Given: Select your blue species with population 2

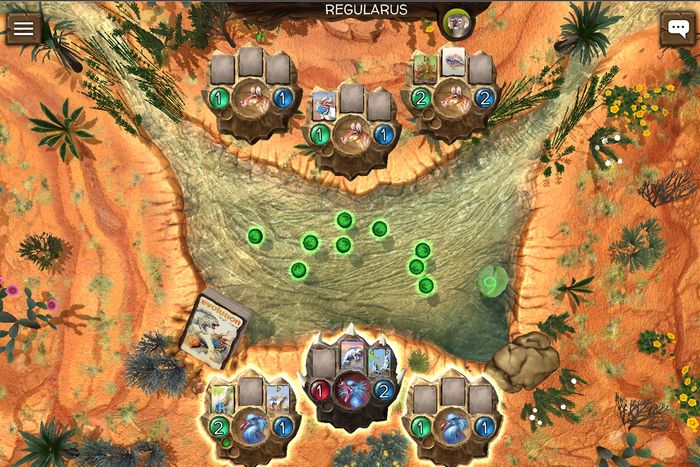Looking at the screenshot, I should click(250, 426).
